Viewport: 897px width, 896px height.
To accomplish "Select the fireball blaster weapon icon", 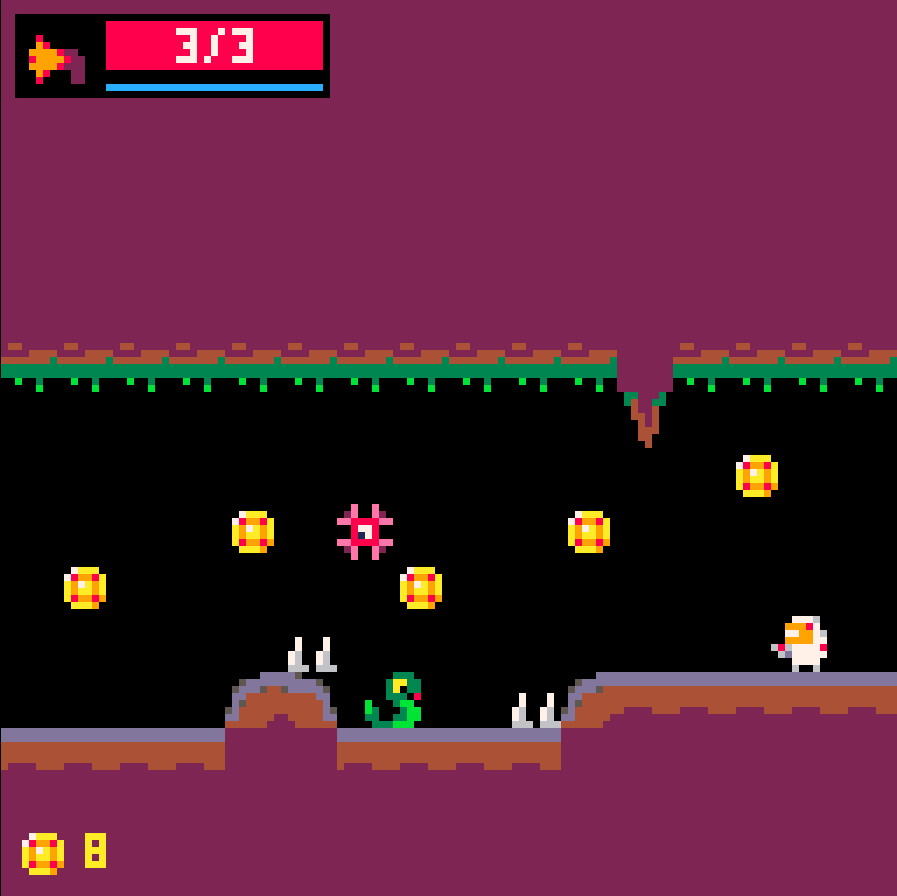I will (56, 59).
